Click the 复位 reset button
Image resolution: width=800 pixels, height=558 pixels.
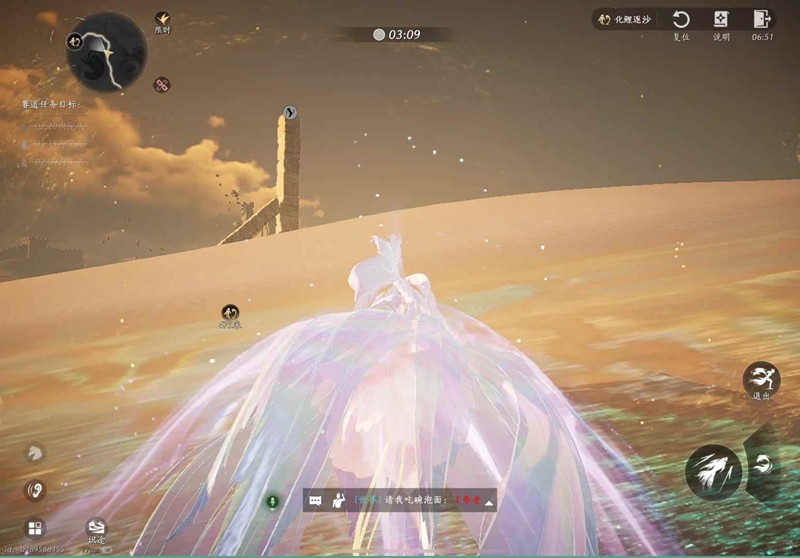[681, 20]
